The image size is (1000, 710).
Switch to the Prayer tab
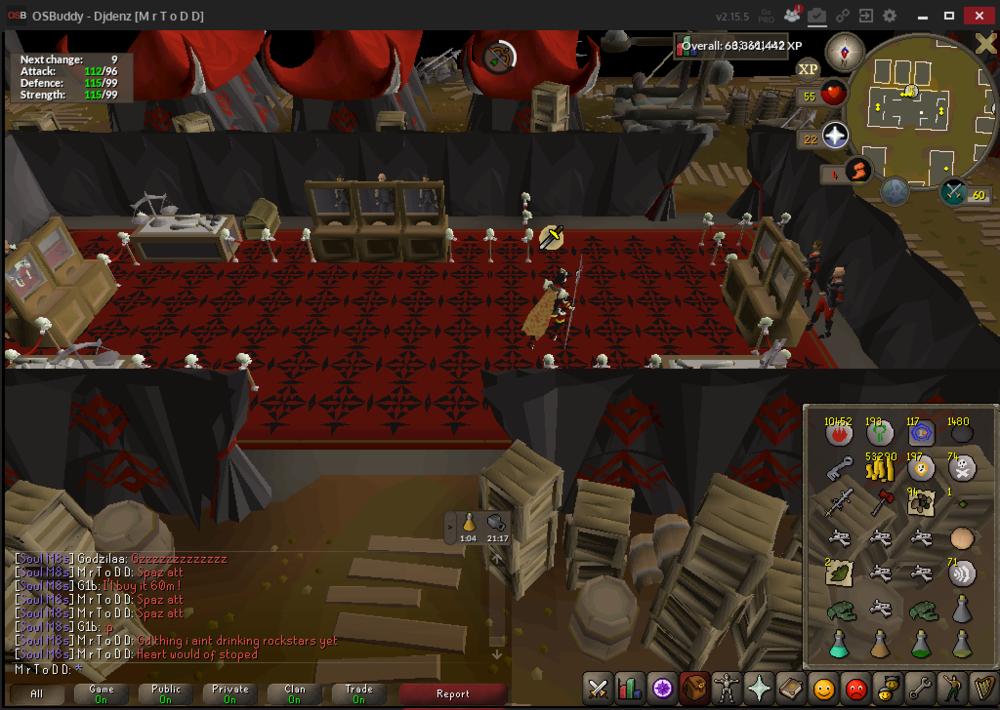759,689
